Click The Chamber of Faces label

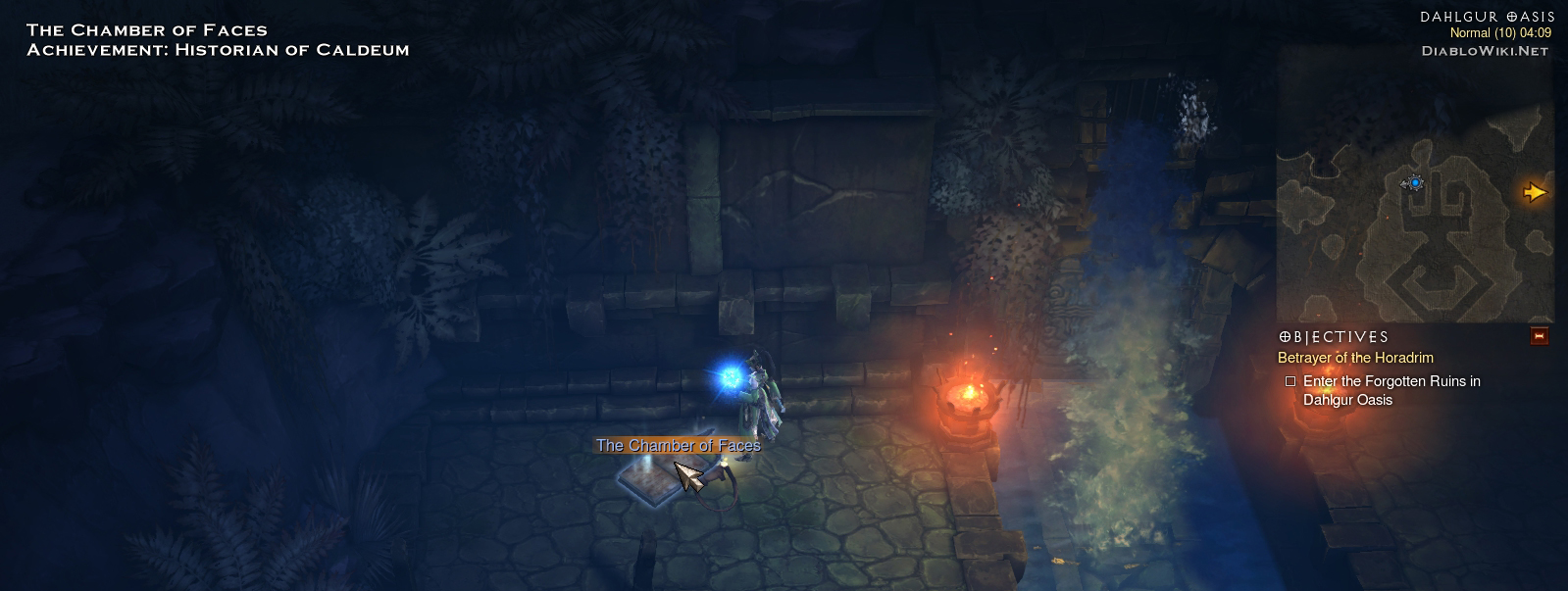point(678,446)
